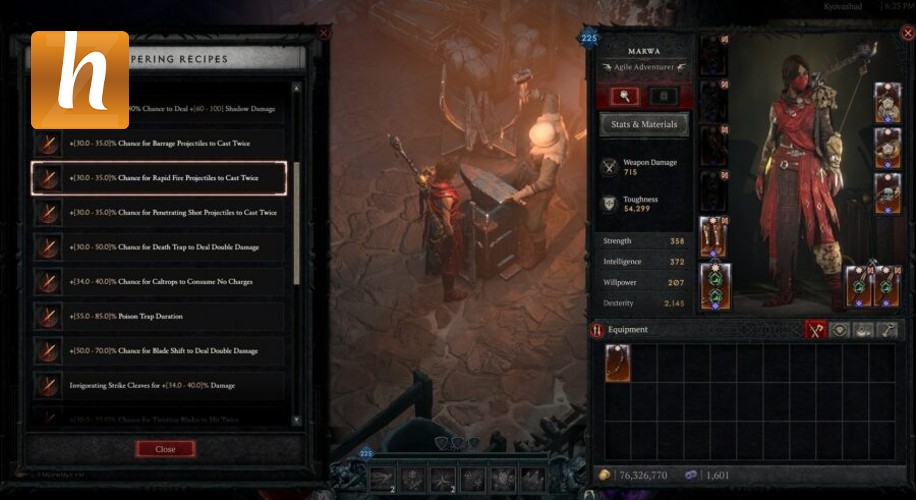The height and width of the screenshot is (500, 916).
Task: Switch to the red Equipment inventory tab
Action: coord(816,329)
